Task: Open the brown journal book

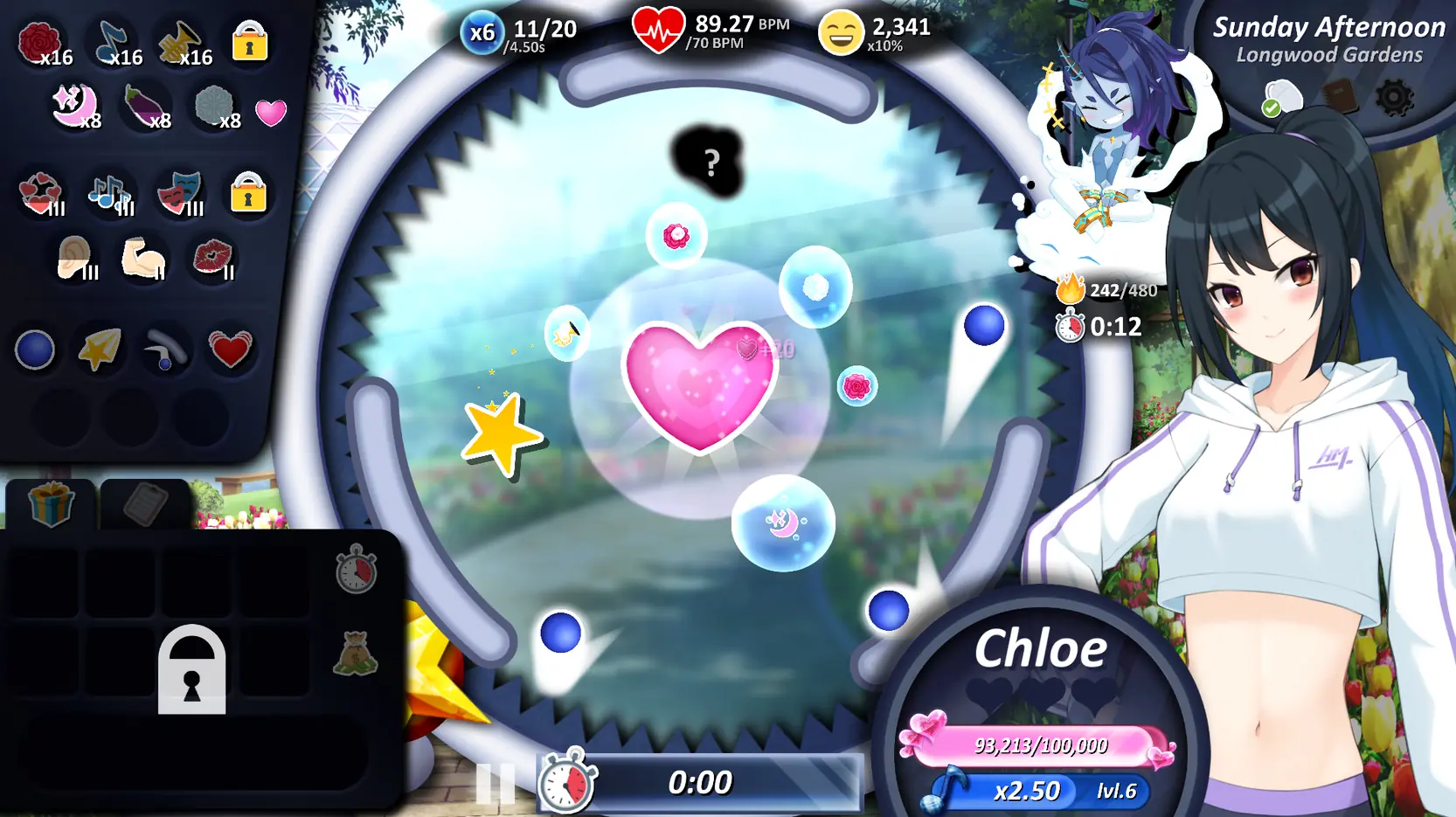Action: [x=1340, y=97]
